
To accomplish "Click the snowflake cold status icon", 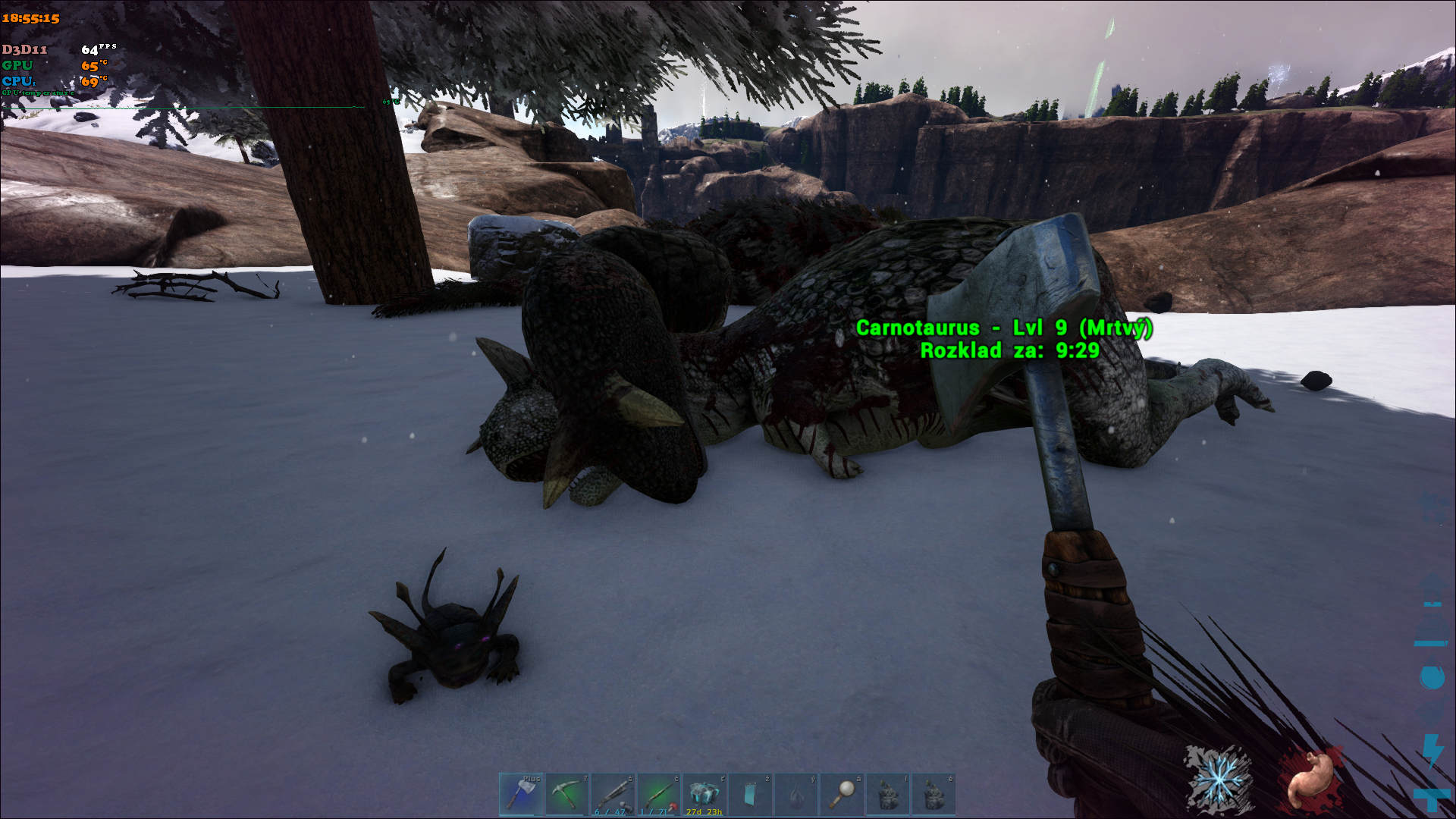I will tap(1219, 779).
